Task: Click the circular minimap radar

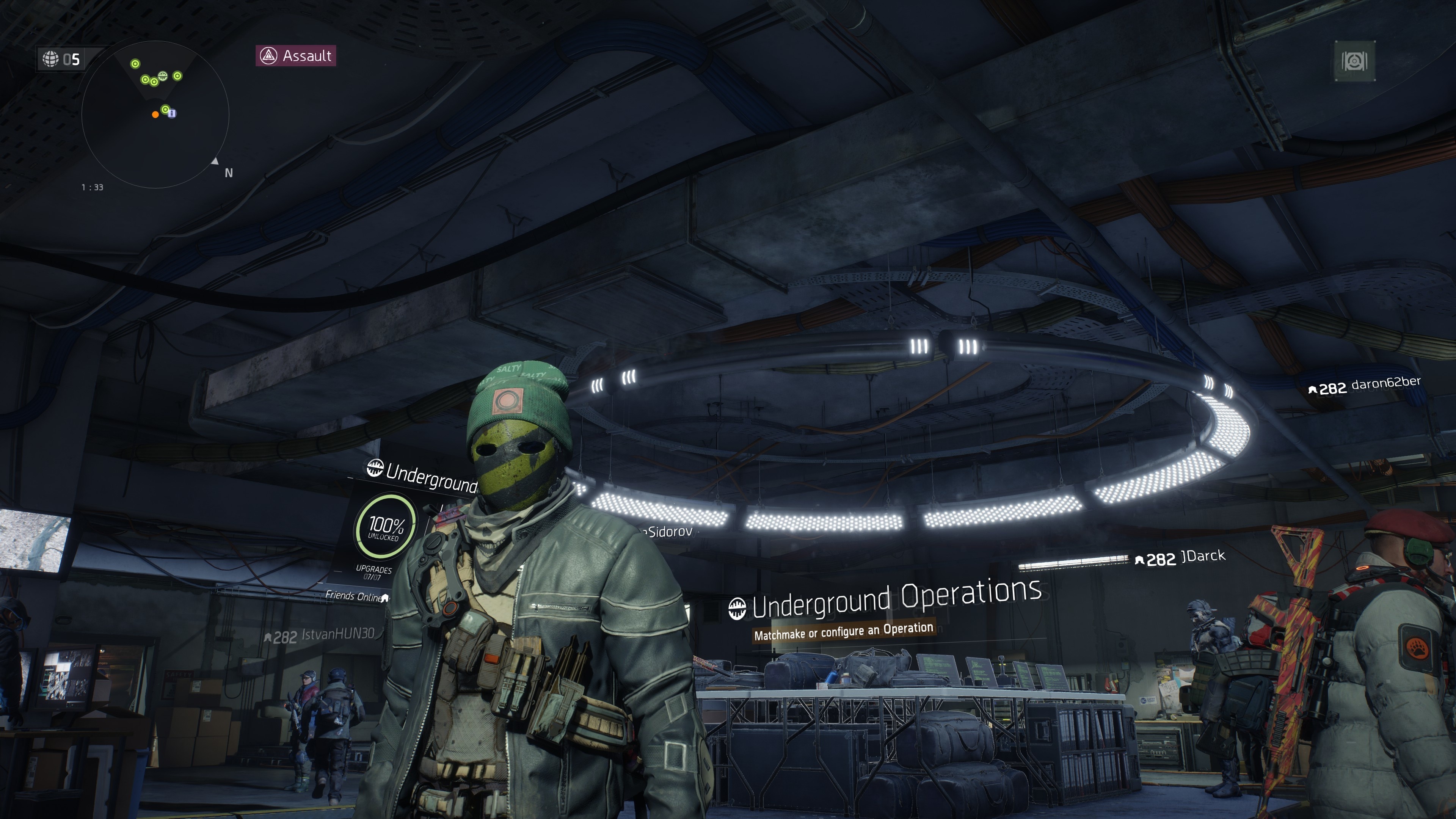Action: [155, 115]
